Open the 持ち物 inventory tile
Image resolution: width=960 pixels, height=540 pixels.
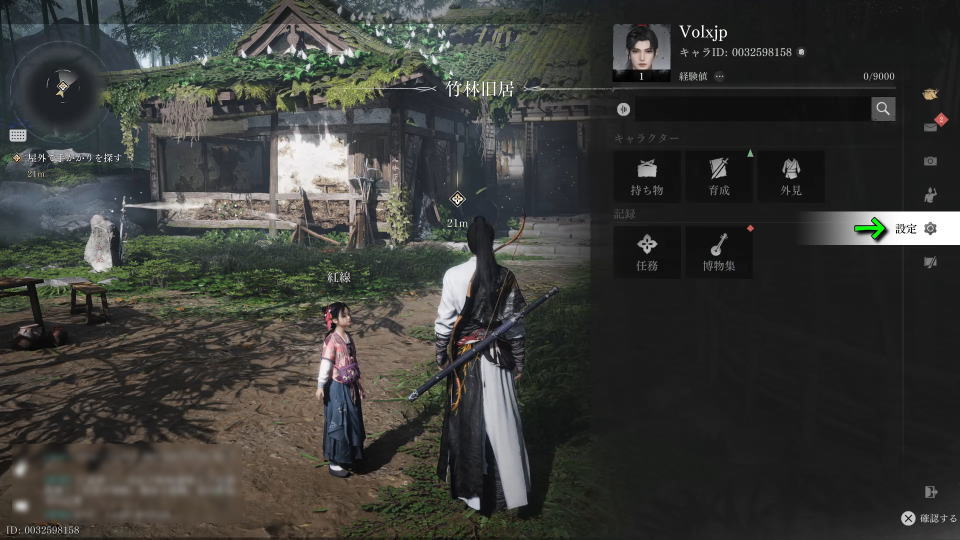pyautogui.click(x=647, y=176)
